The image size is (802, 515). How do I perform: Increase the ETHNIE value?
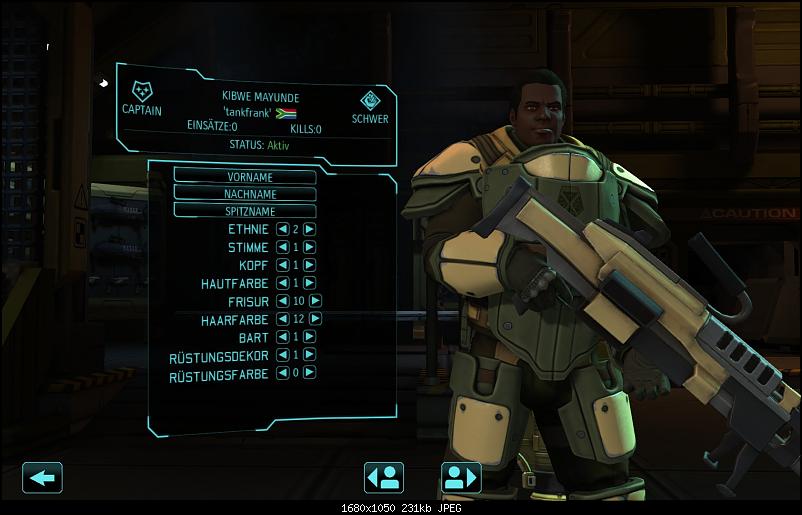(x=310, y=229)
